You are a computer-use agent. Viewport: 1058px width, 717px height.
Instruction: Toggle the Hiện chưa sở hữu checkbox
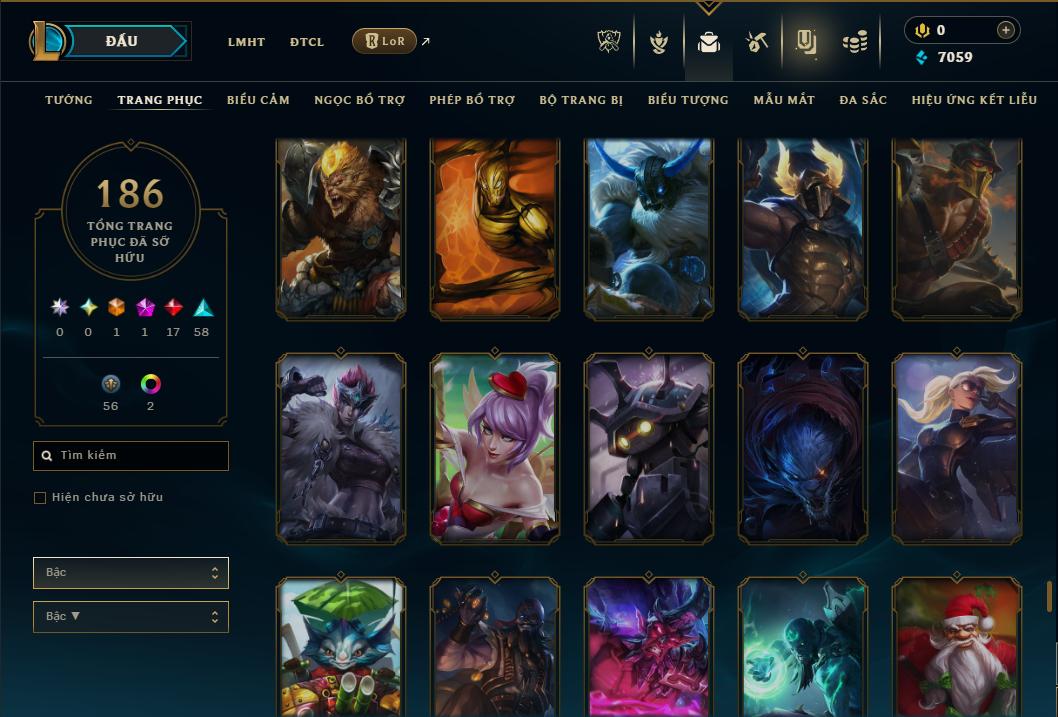tap(40, 498)
